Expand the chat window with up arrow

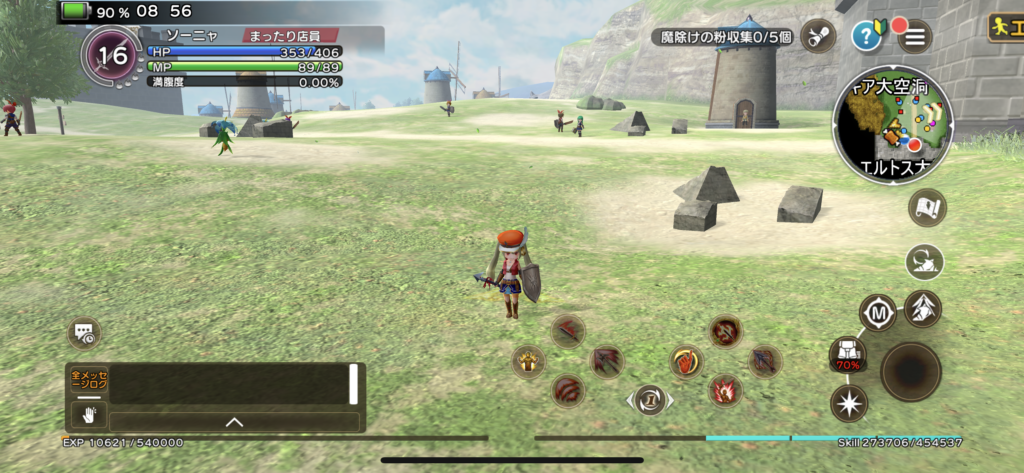(234, 422)
